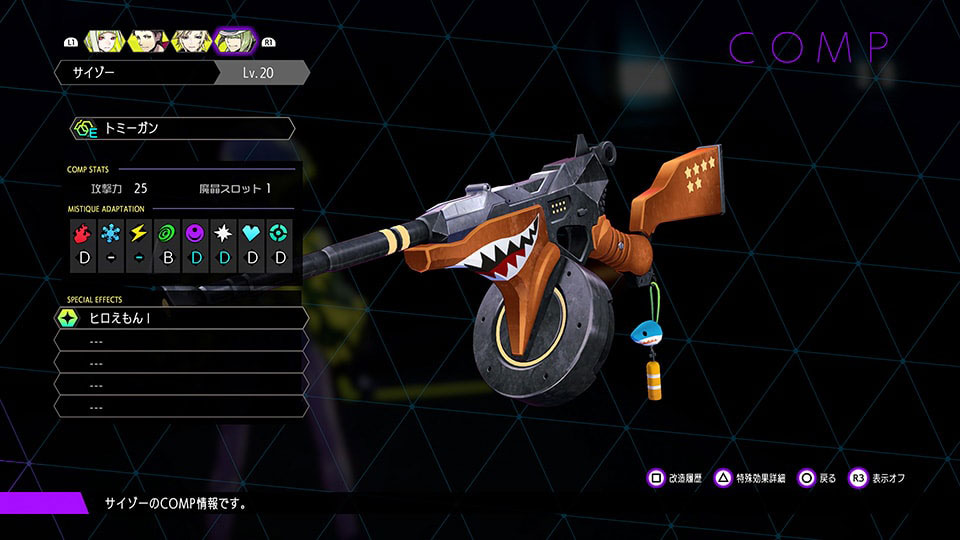Select the purple smiley face adaptation icon
Viewport: 960px width, 540px height.
pos(196,233)
